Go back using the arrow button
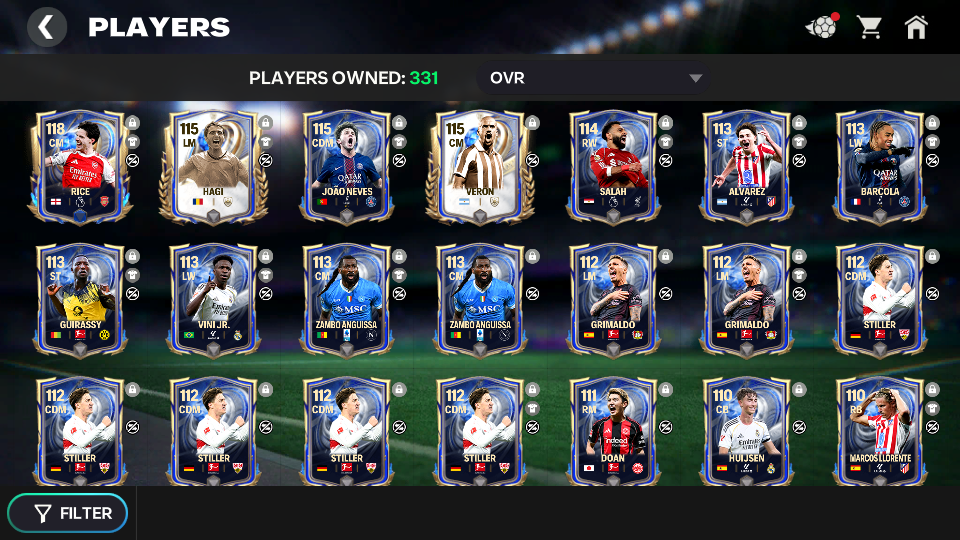Screen dimensions: 960x540 (46, 27)
